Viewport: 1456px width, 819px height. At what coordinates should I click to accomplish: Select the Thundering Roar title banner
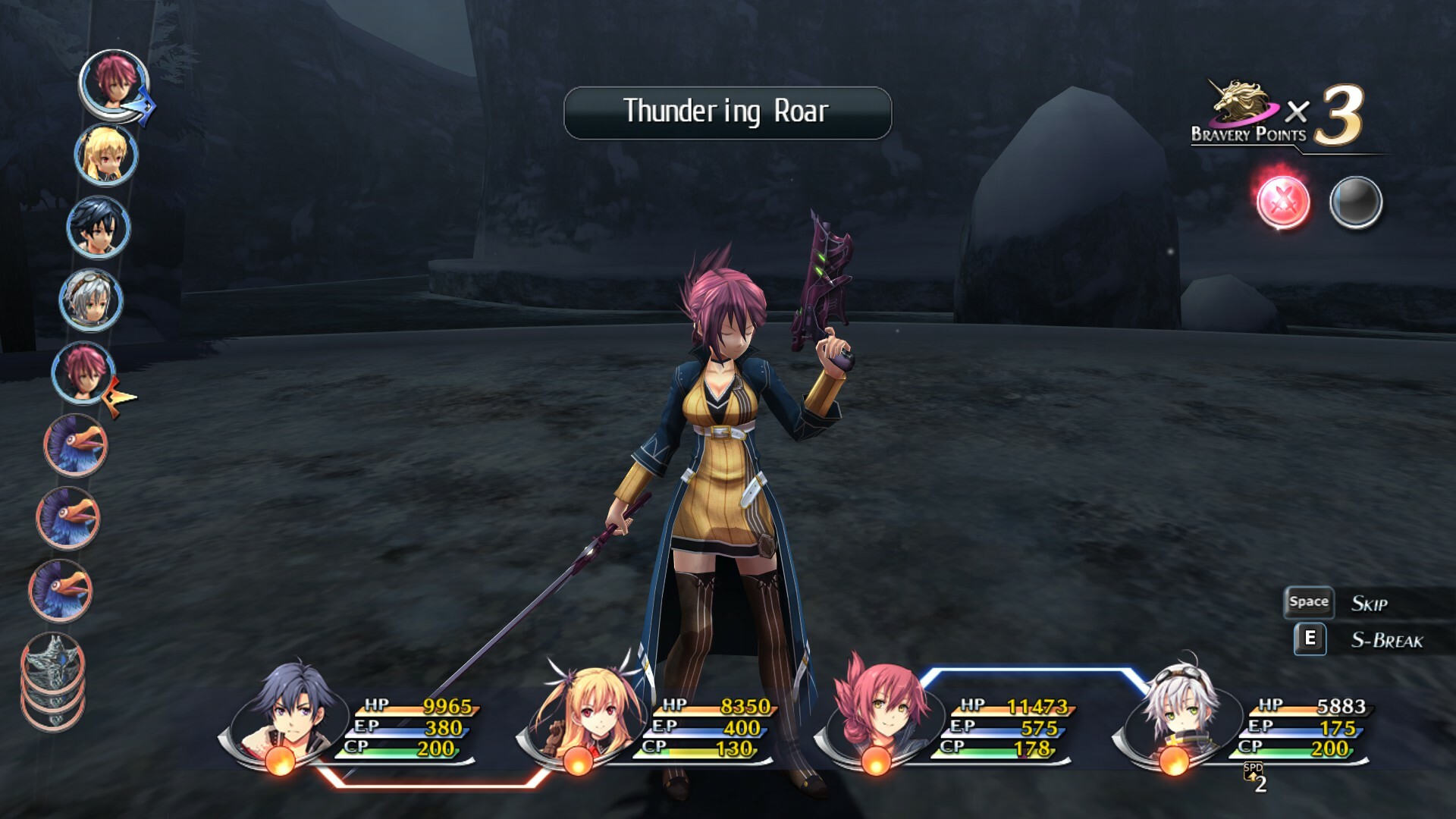click(x=726, y=111)
